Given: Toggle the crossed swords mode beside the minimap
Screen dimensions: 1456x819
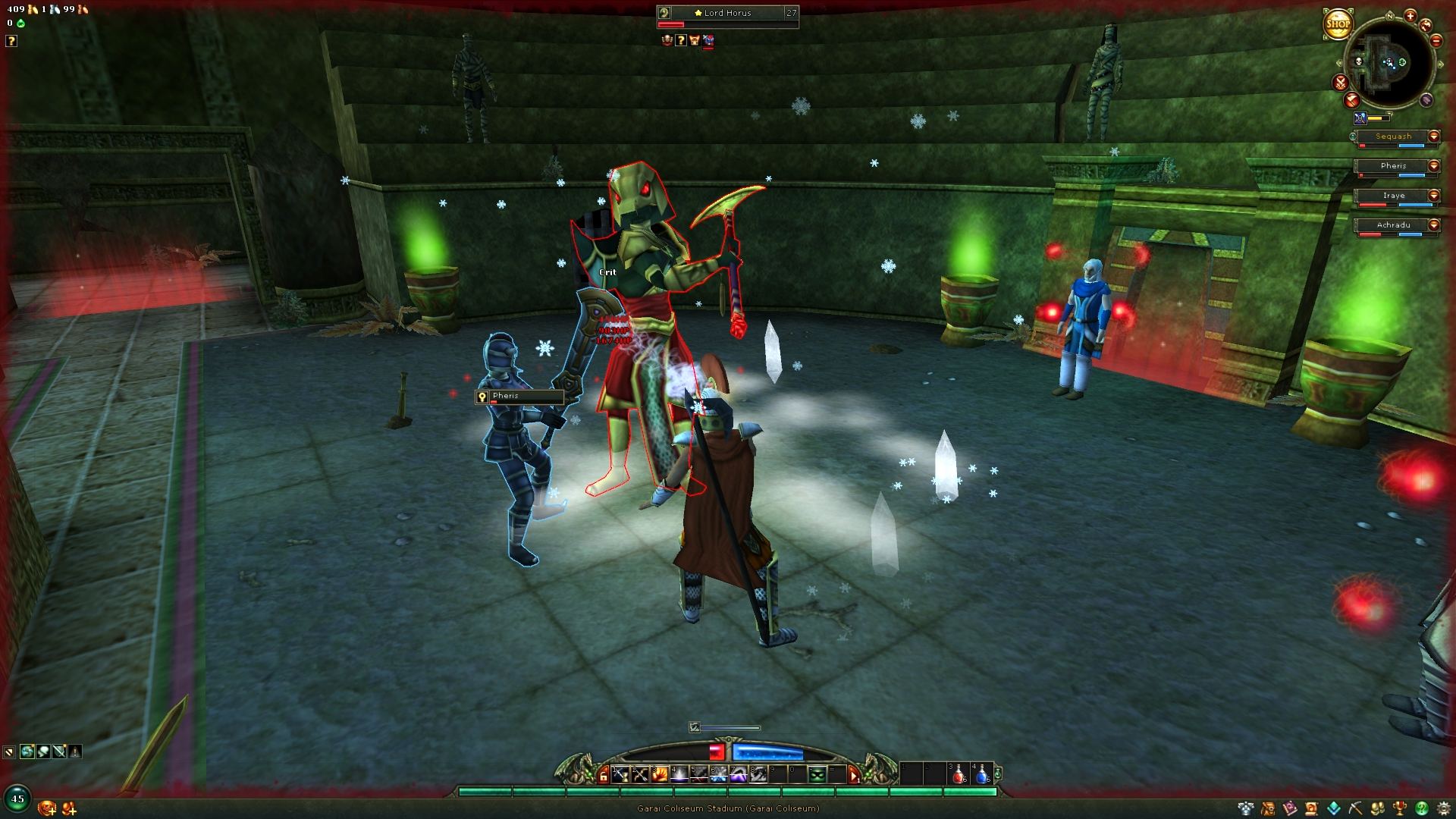Looking at the screenshot, I should [1341, 83].
